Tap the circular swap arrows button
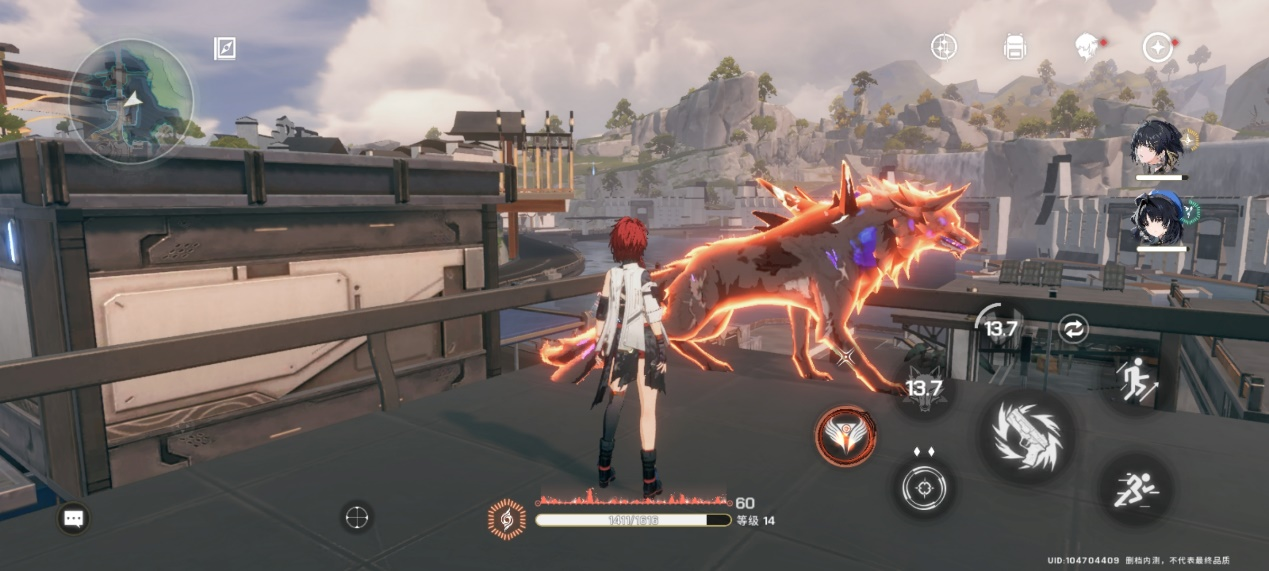1269x571 pixels. coord(1073,330)
